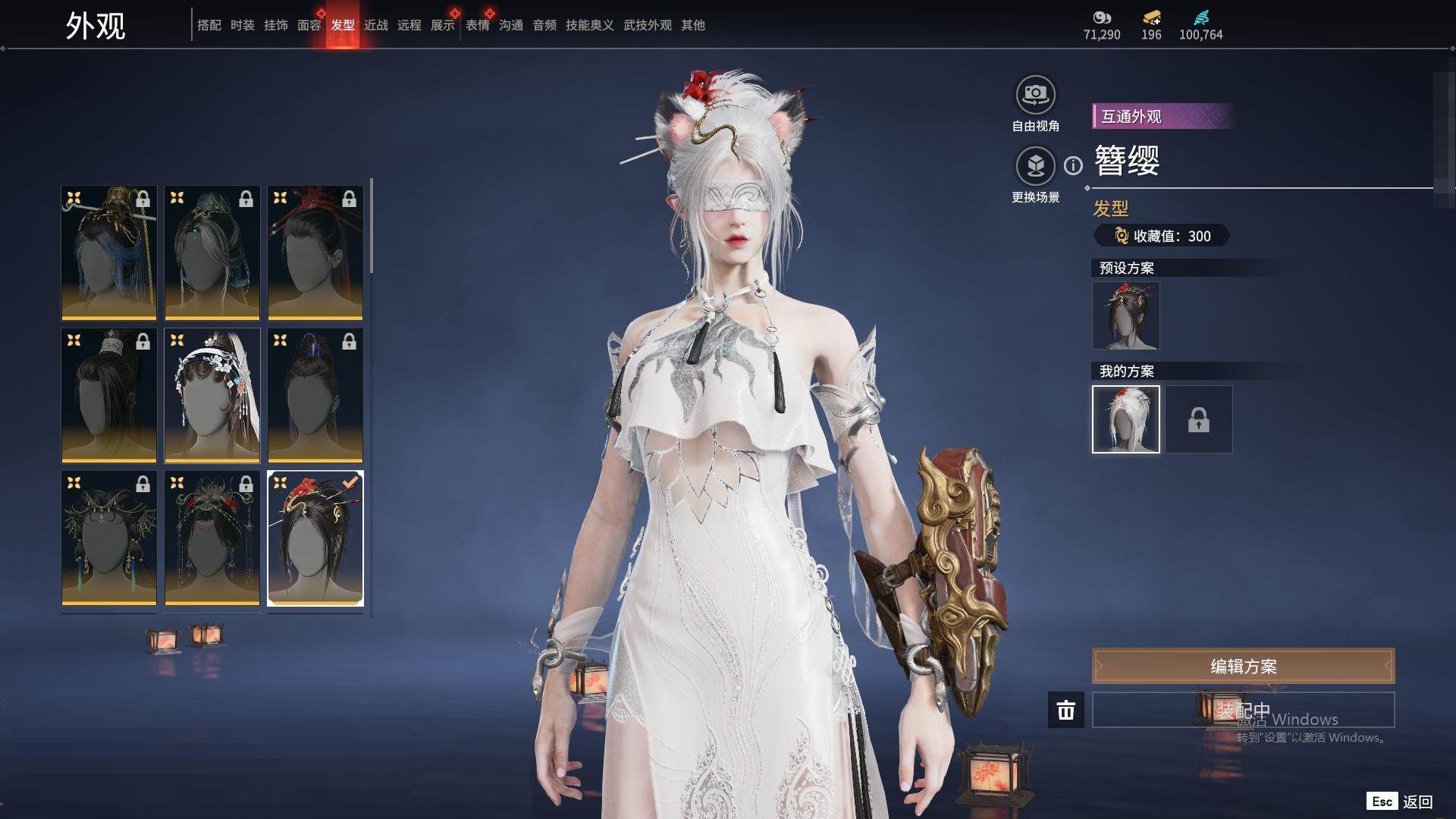Click the 编辑方案 button

tap(1243, 667)
